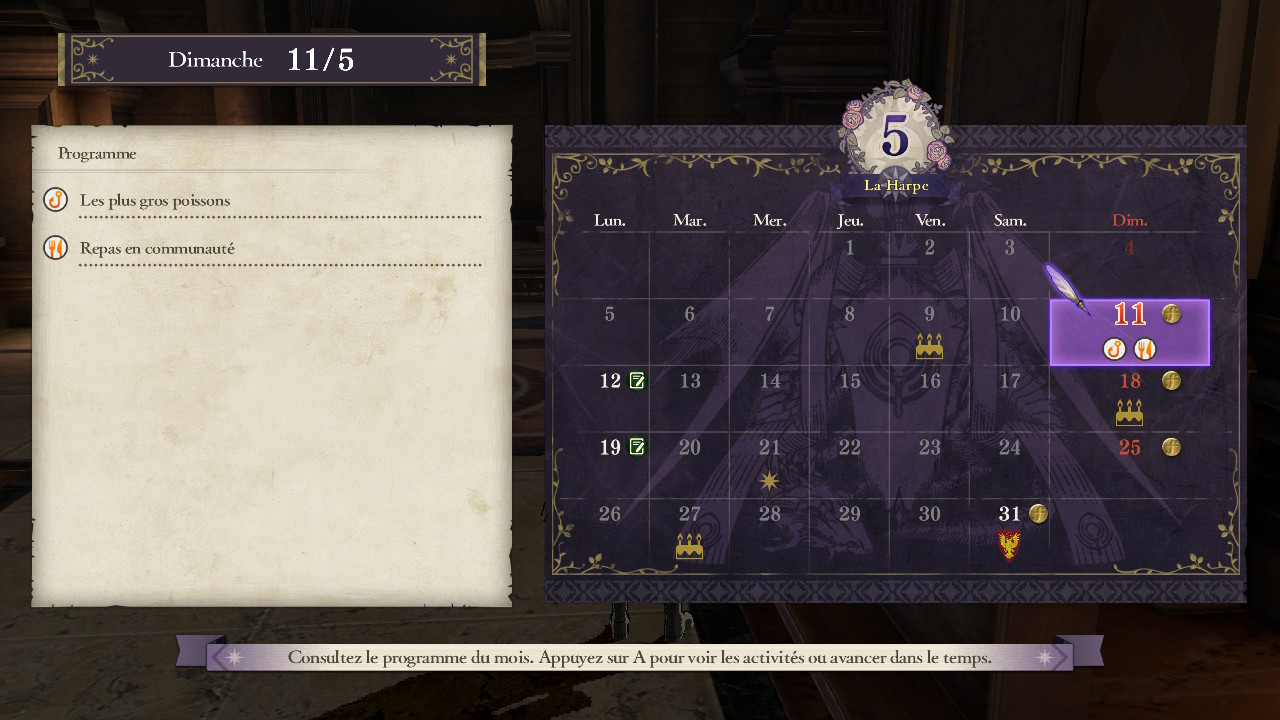Click the green note icon beside day 12
Screen dimensions: 1280x720
pyautogui.click(x=637, y=381)
